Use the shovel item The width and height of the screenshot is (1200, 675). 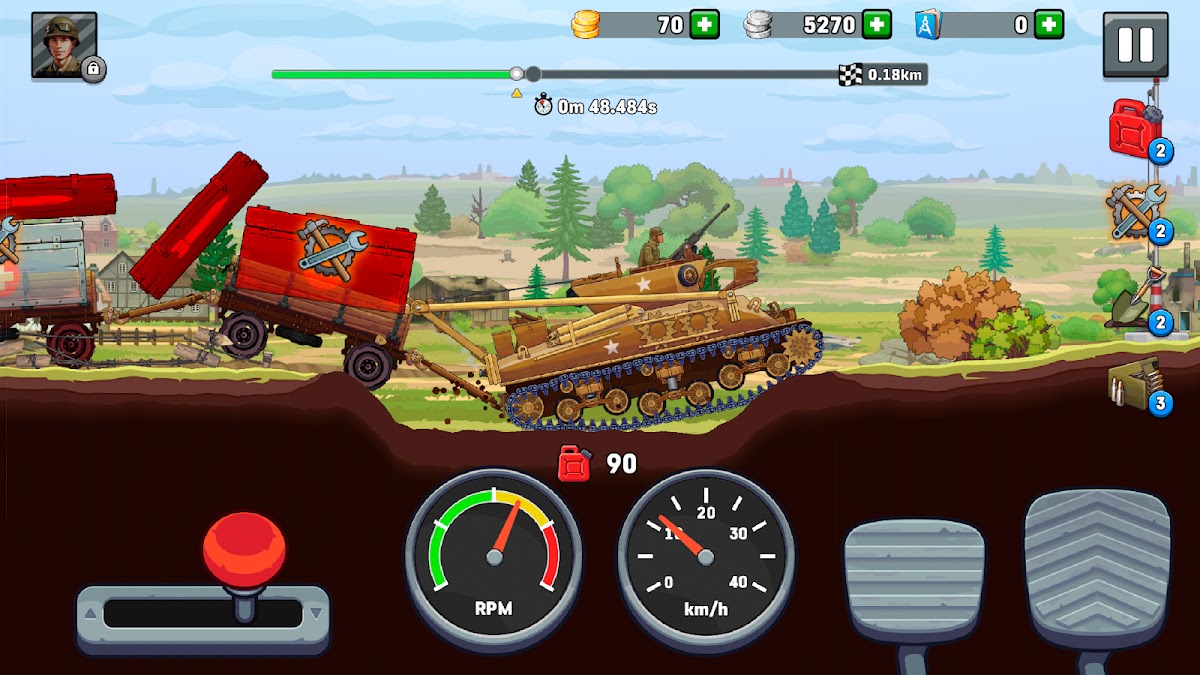point(1132,300)
